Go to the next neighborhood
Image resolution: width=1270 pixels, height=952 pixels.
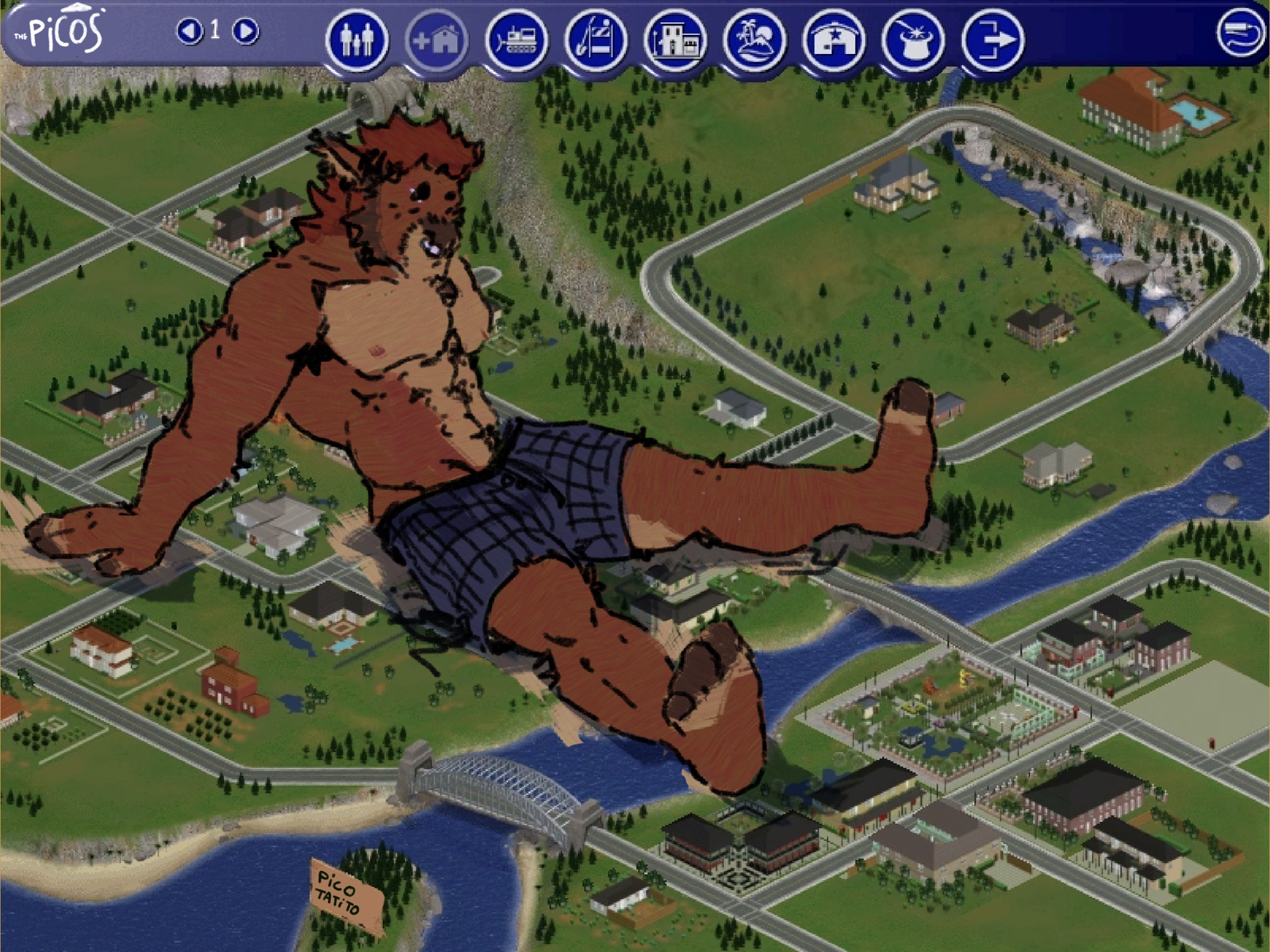[x=246, y=30]
